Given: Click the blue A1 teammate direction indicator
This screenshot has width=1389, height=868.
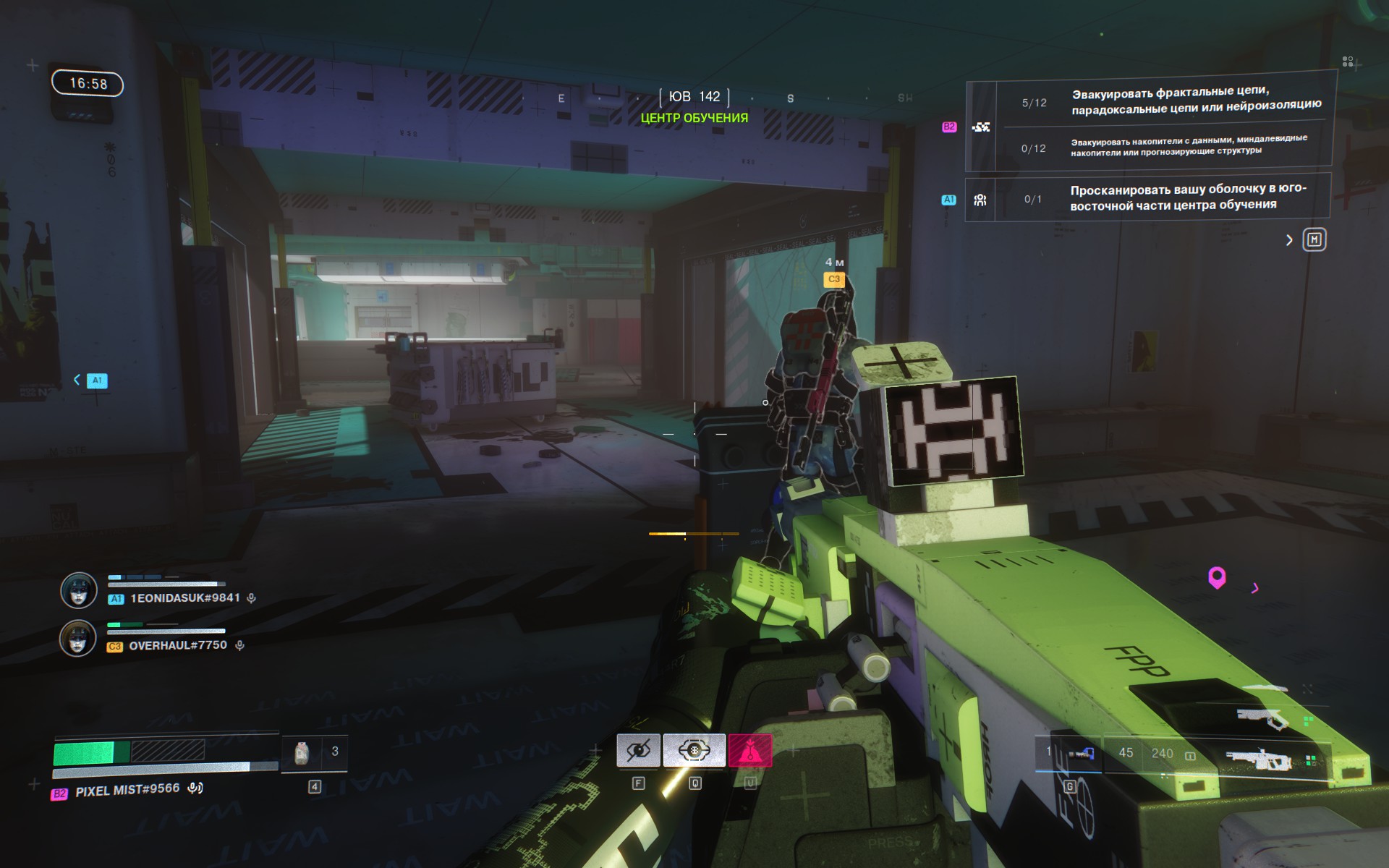Looking at the screenshot, I should click(96, 380).
